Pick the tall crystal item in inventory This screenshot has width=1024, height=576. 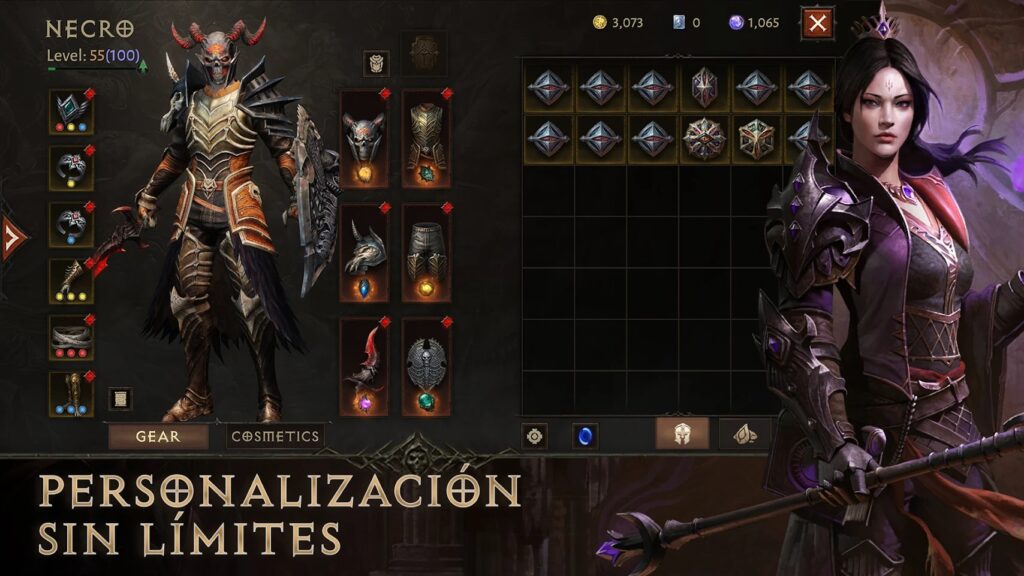tap(705, 87)
